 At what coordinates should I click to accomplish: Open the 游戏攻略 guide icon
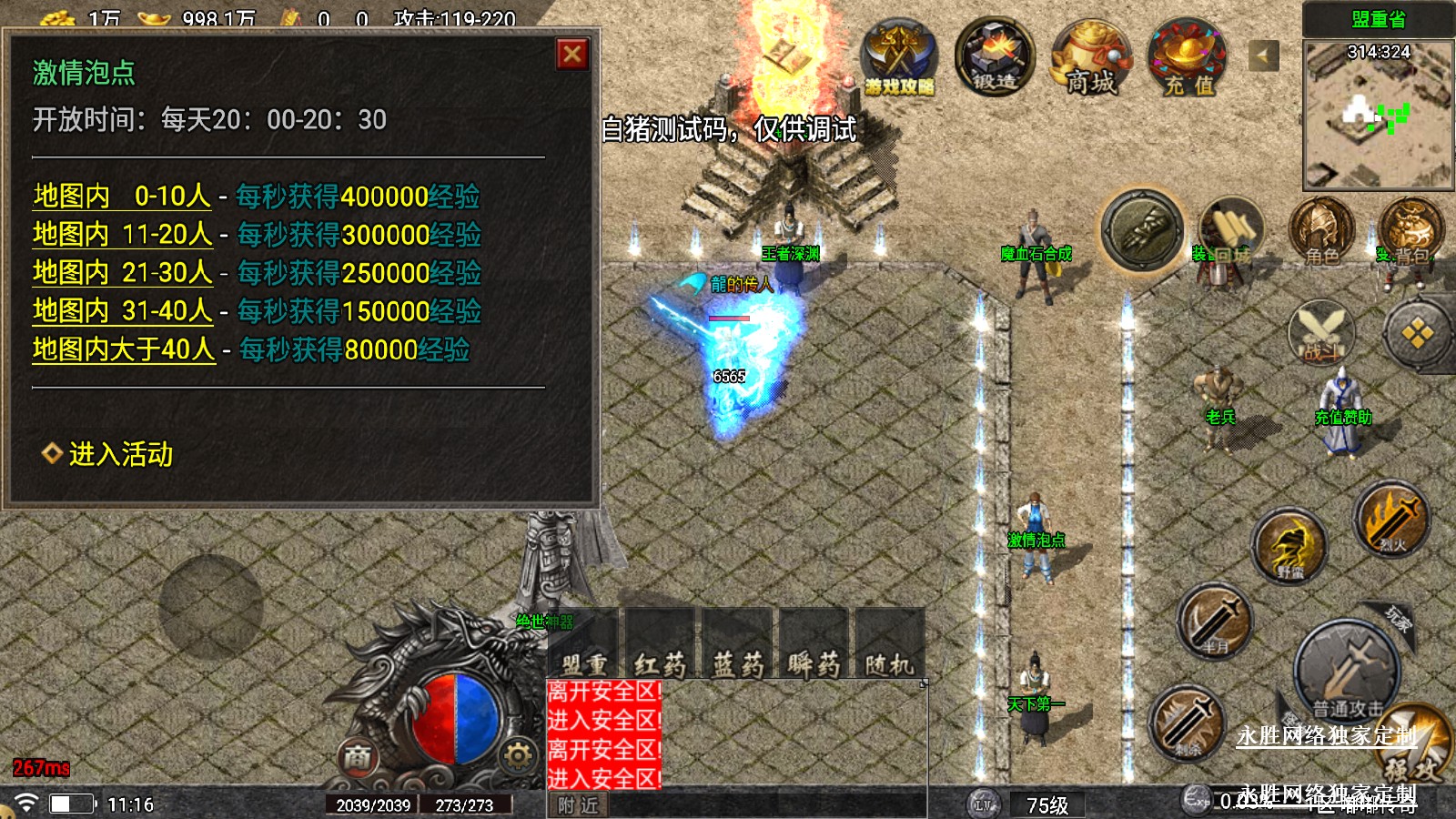[x=899, y=59]
